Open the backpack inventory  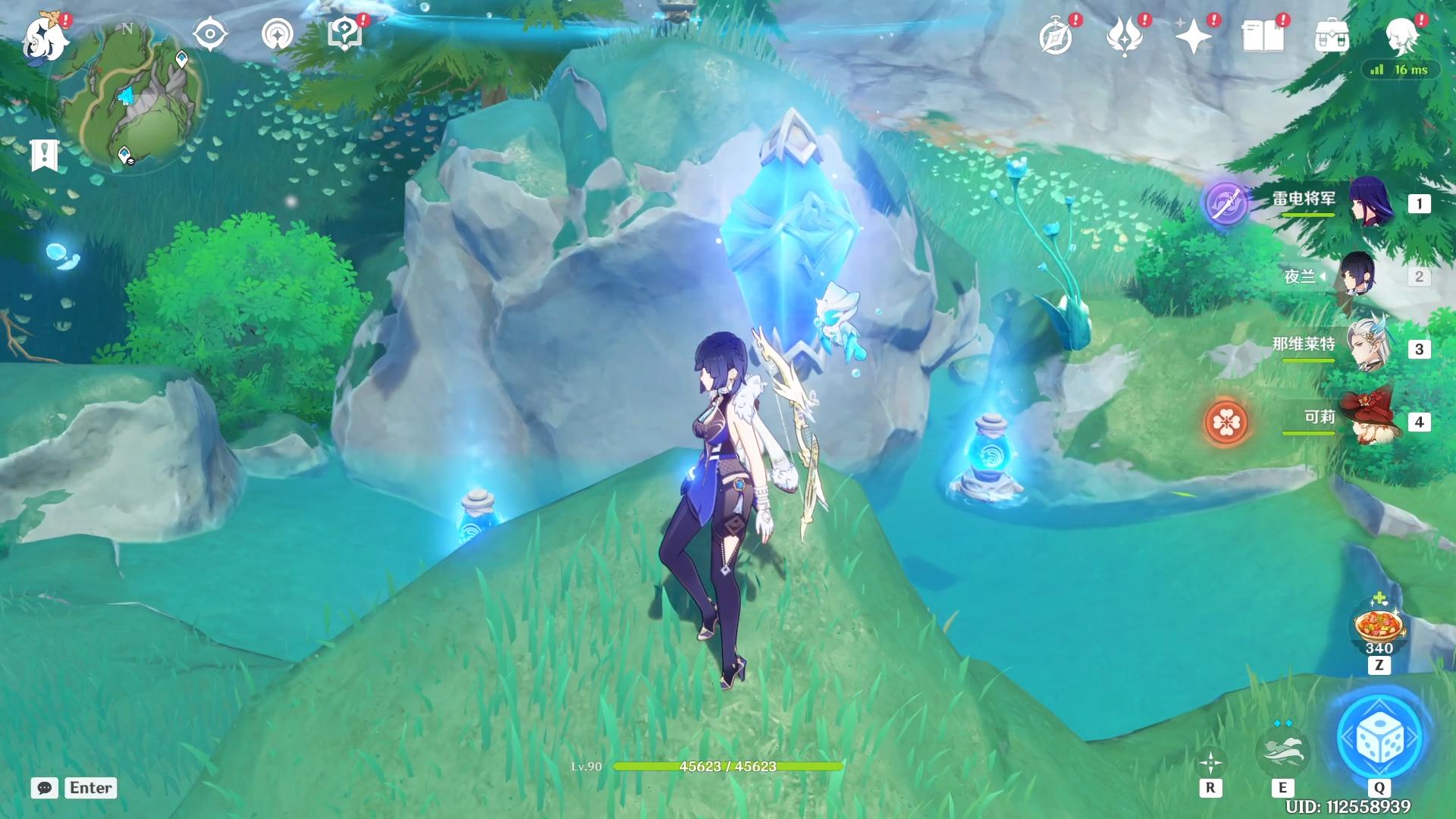[1332, 36]
